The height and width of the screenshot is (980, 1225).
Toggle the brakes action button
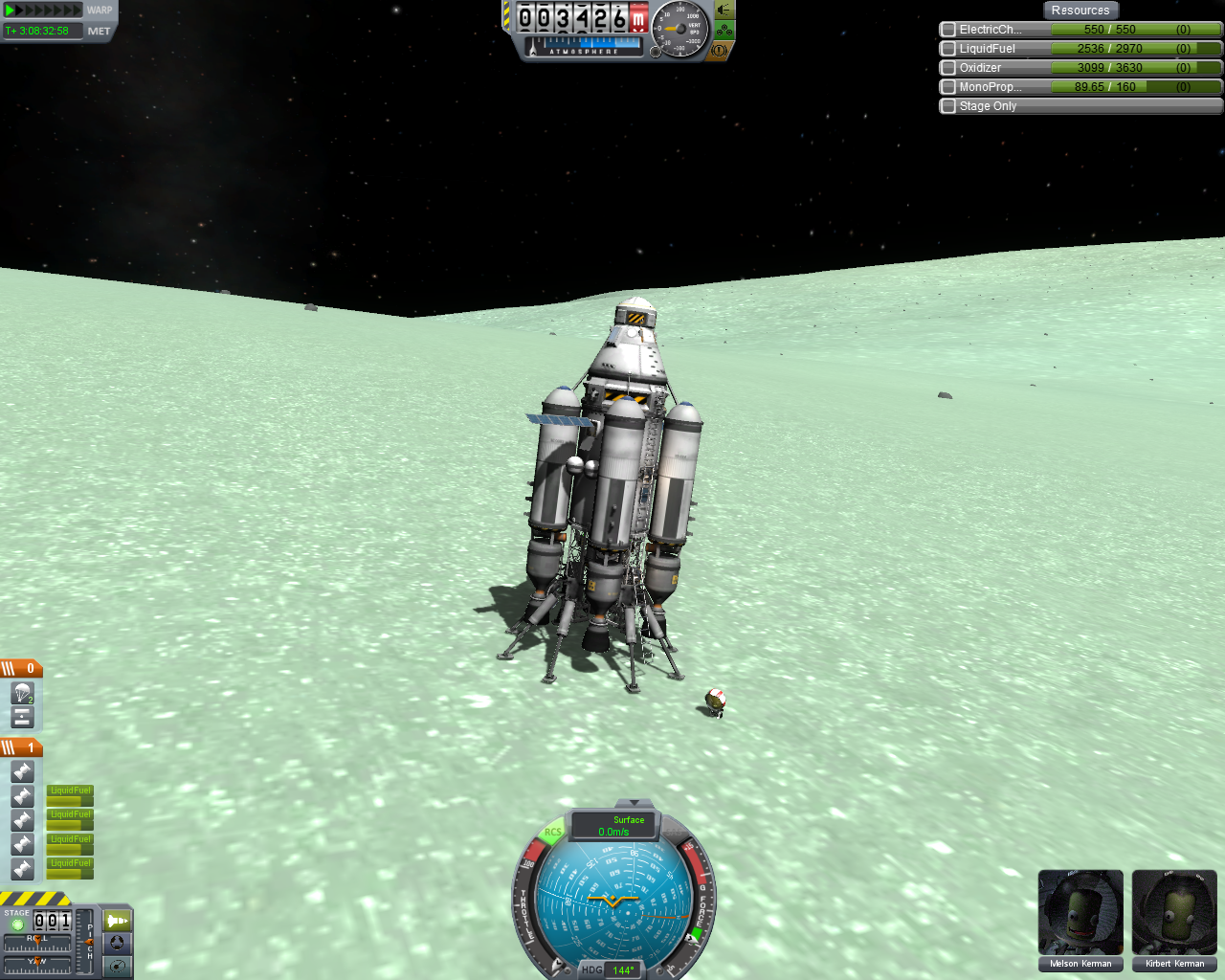click(x=720, y=50)
